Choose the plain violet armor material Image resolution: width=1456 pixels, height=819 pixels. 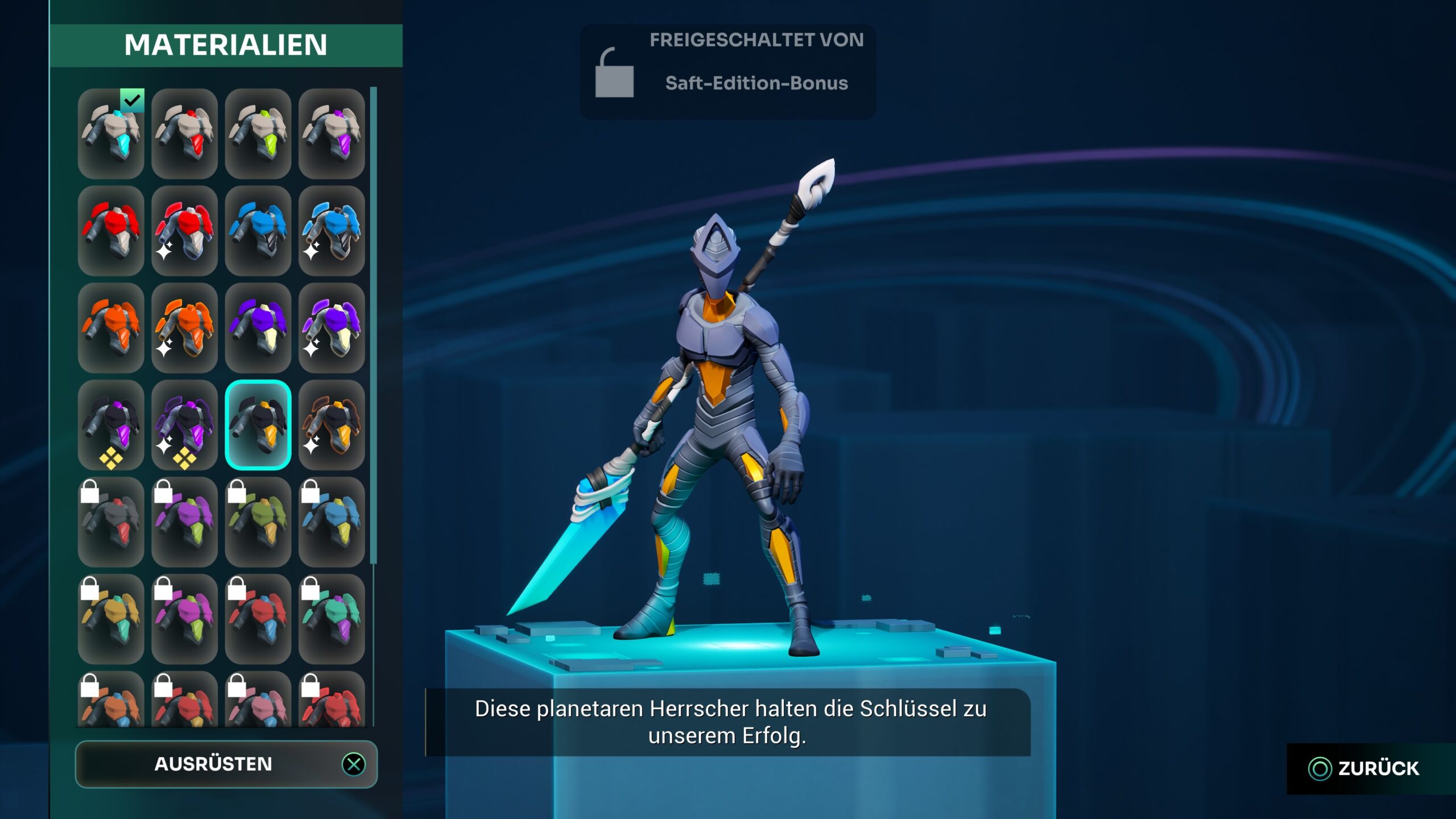pyautogui.click(x=258, y=328)
